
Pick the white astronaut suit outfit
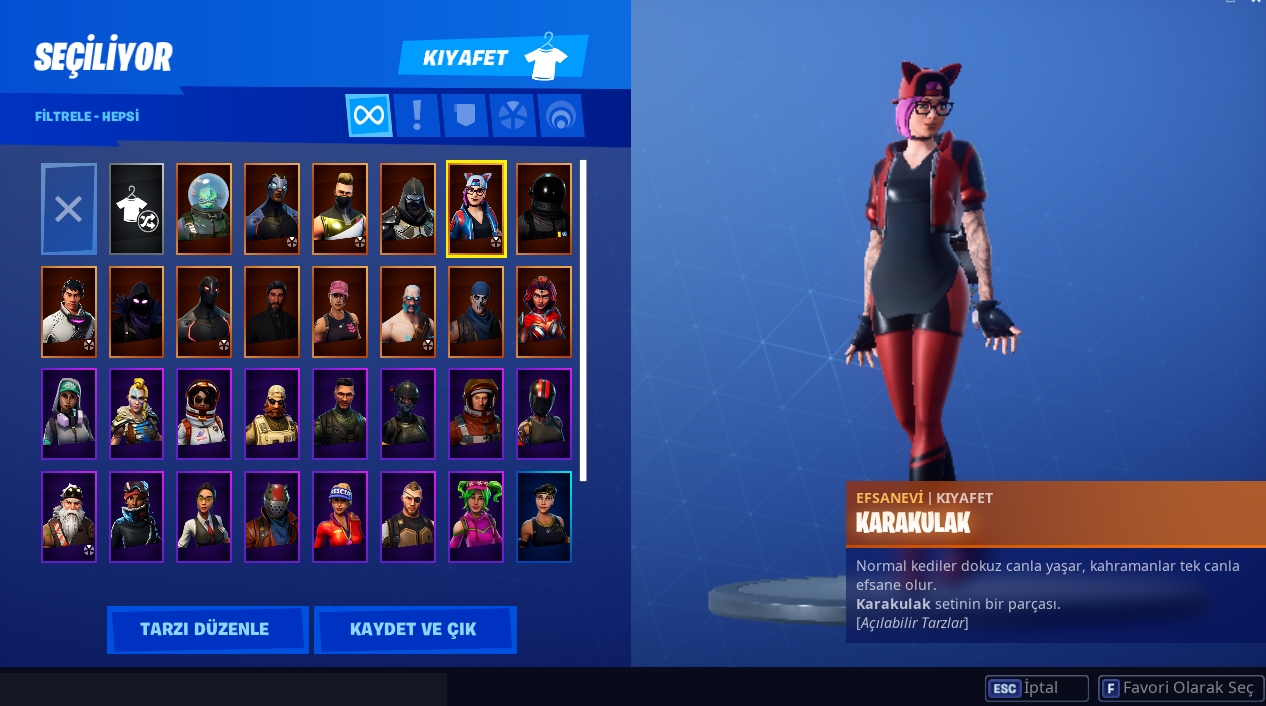[x=204, y=413]
